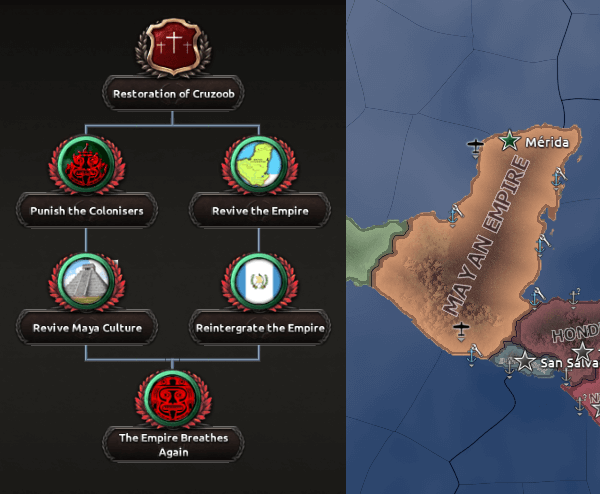Select the San Salvador capital star
Viewport: 600px width, 494px height.
pos(526,360)
